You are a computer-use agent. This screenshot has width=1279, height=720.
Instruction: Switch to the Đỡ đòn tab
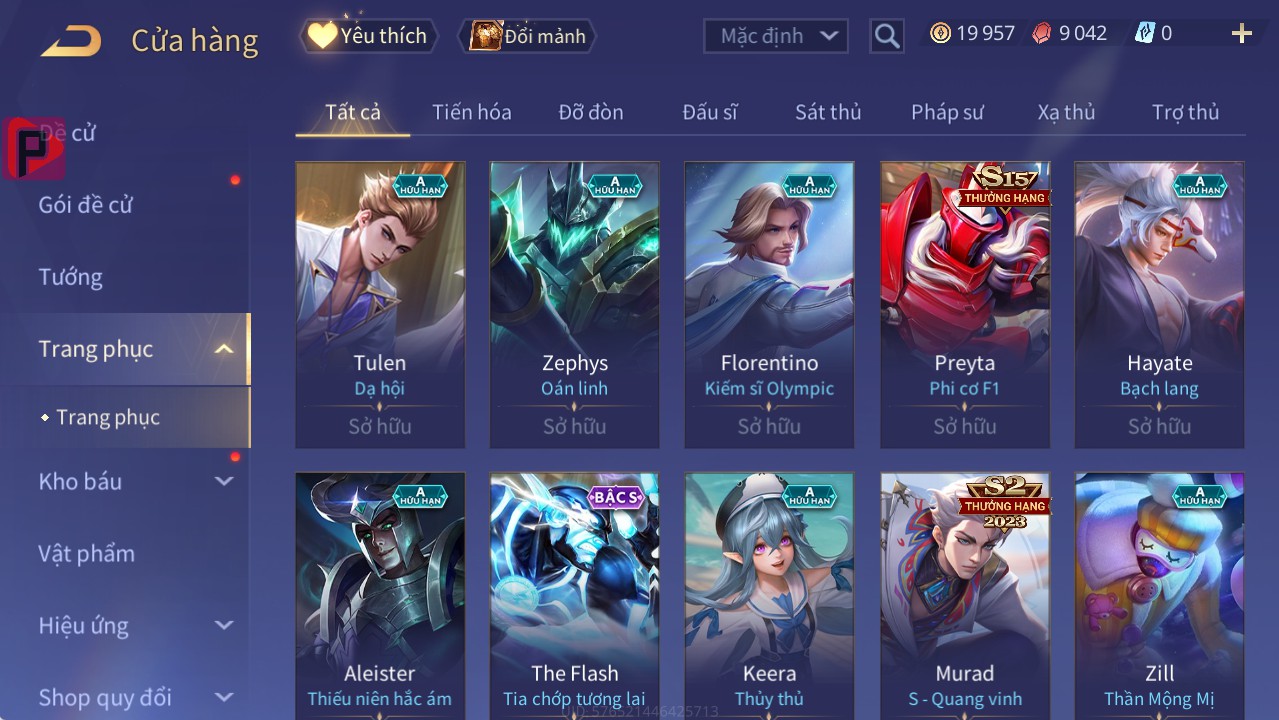pos(591,112)
